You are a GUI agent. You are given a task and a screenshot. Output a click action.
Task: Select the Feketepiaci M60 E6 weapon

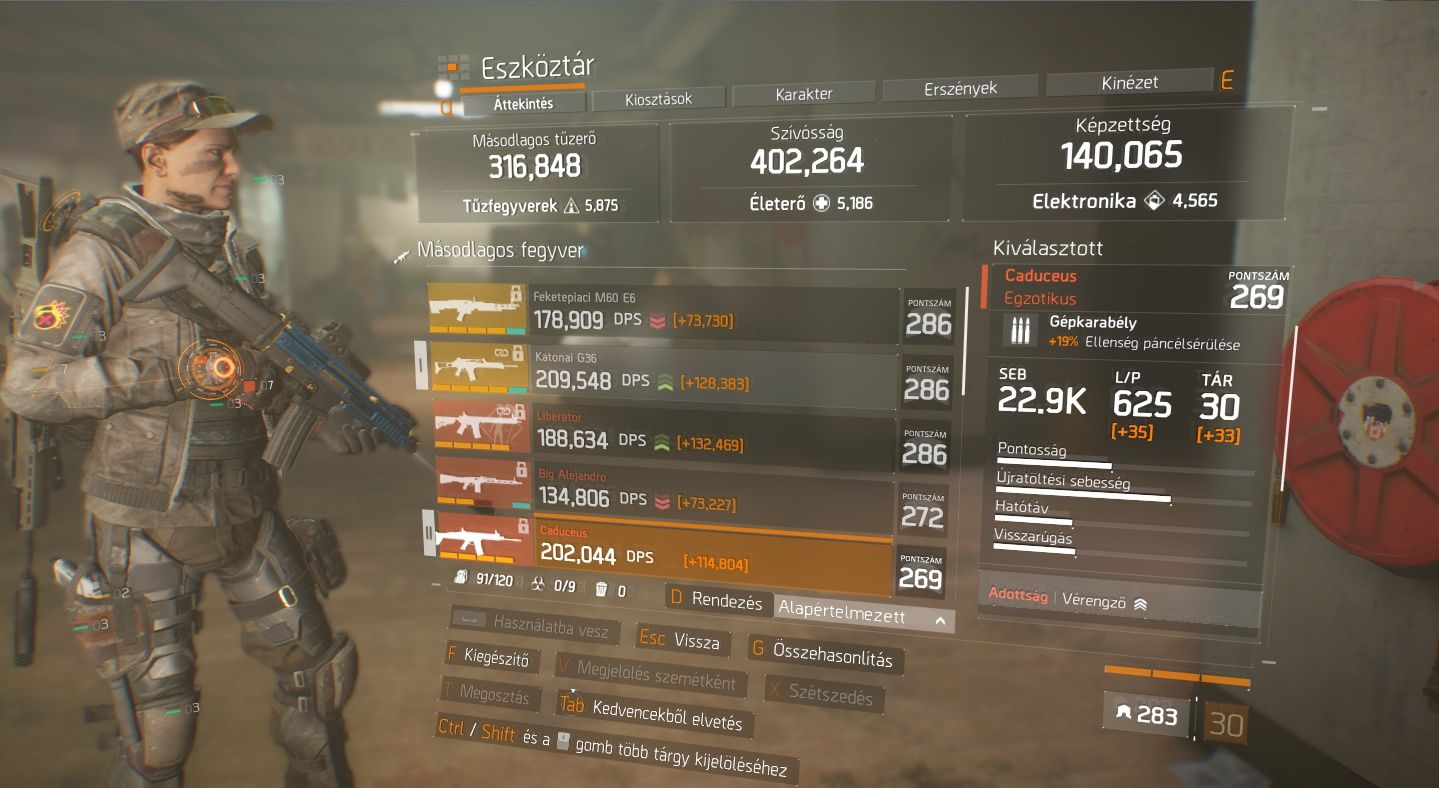(662, 312)
